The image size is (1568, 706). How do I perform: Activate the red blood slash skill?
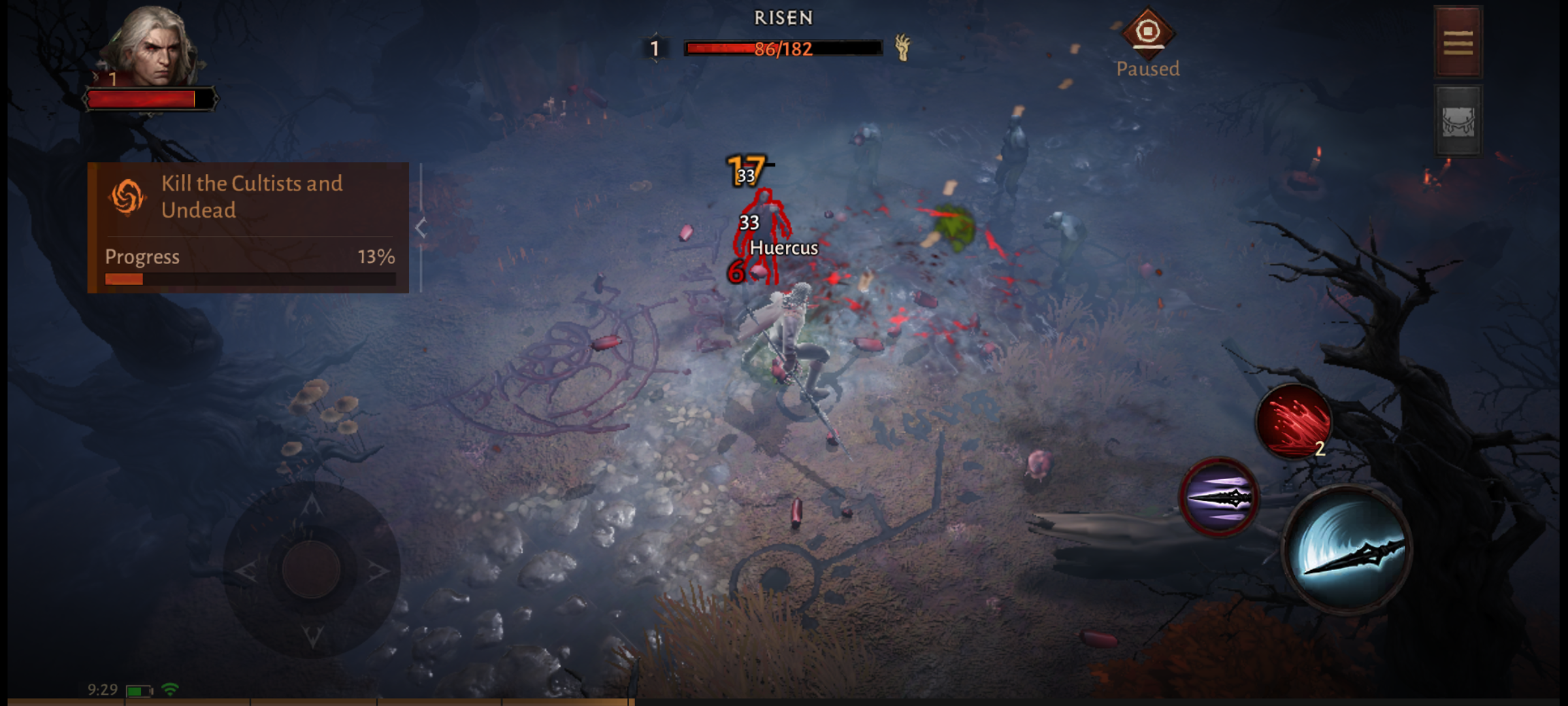click(1294, 422)
